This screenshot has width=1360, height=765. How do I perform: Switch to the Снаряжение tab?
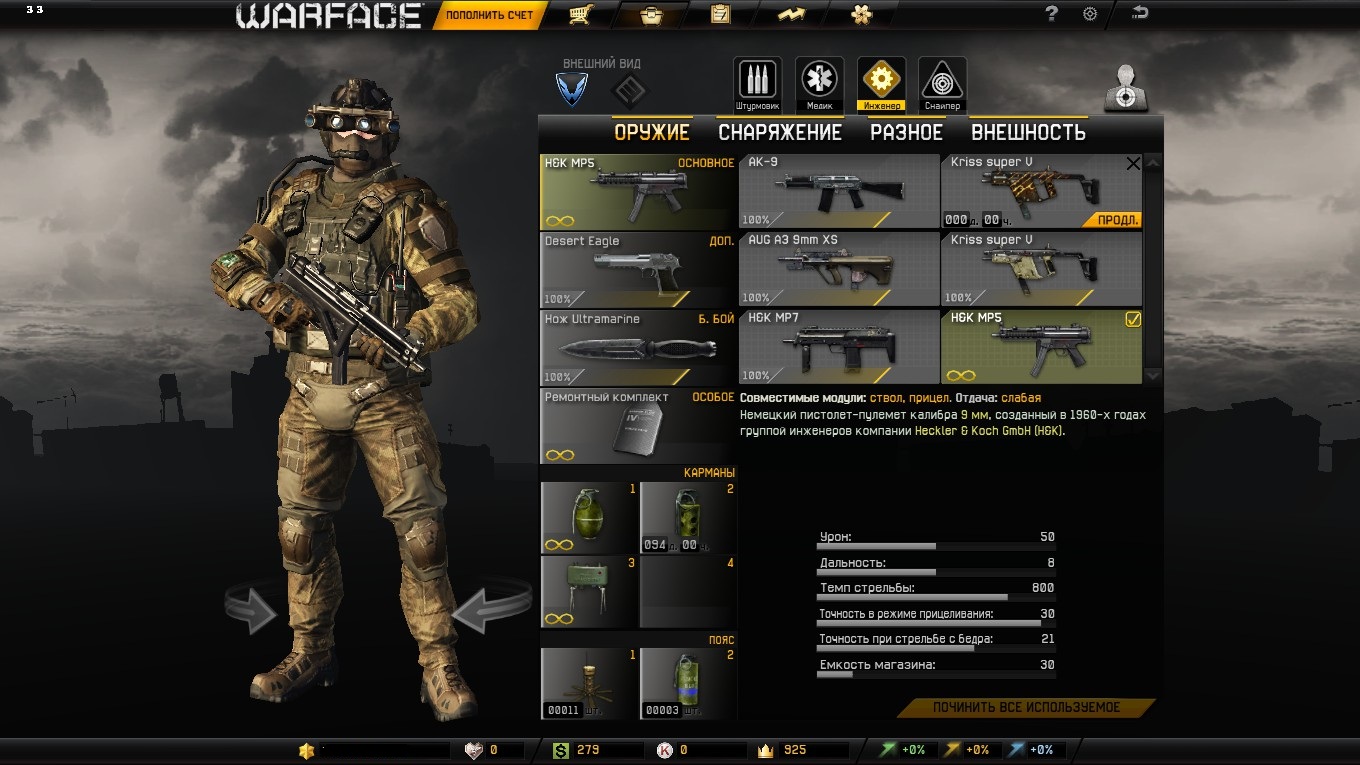click(x=780, y=132)
